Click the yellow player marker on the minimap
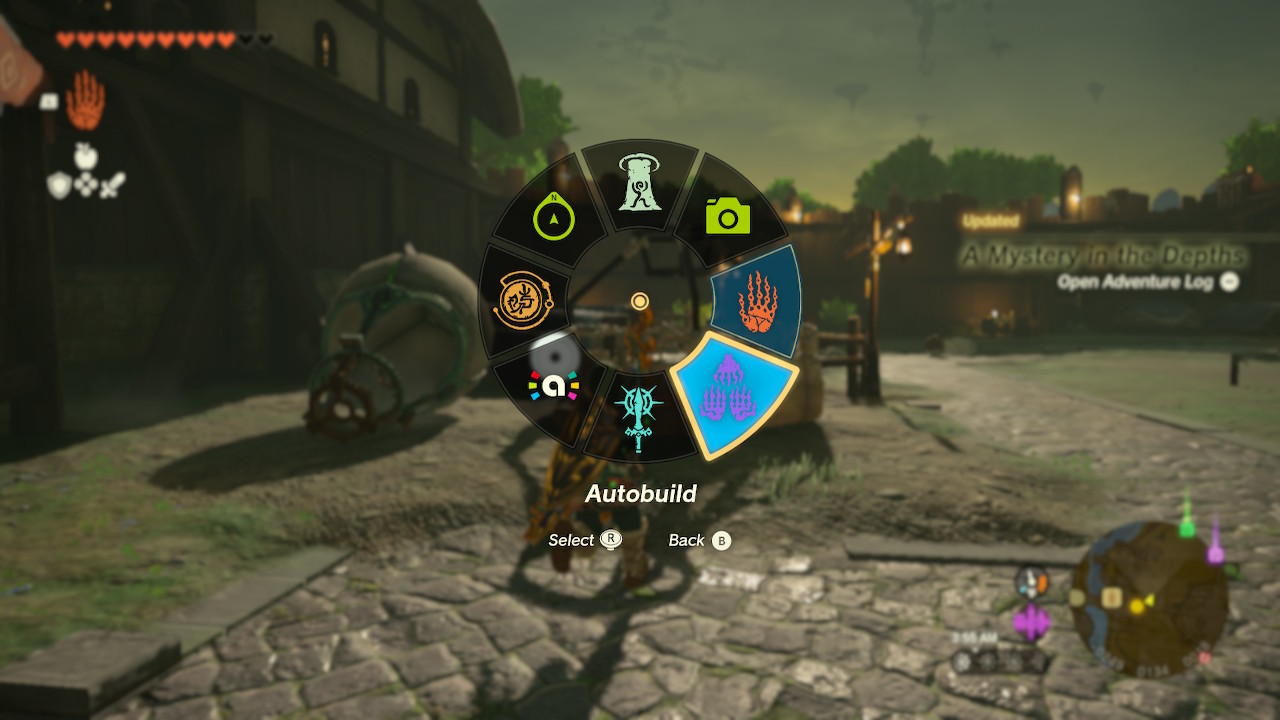 (1139, 604)
